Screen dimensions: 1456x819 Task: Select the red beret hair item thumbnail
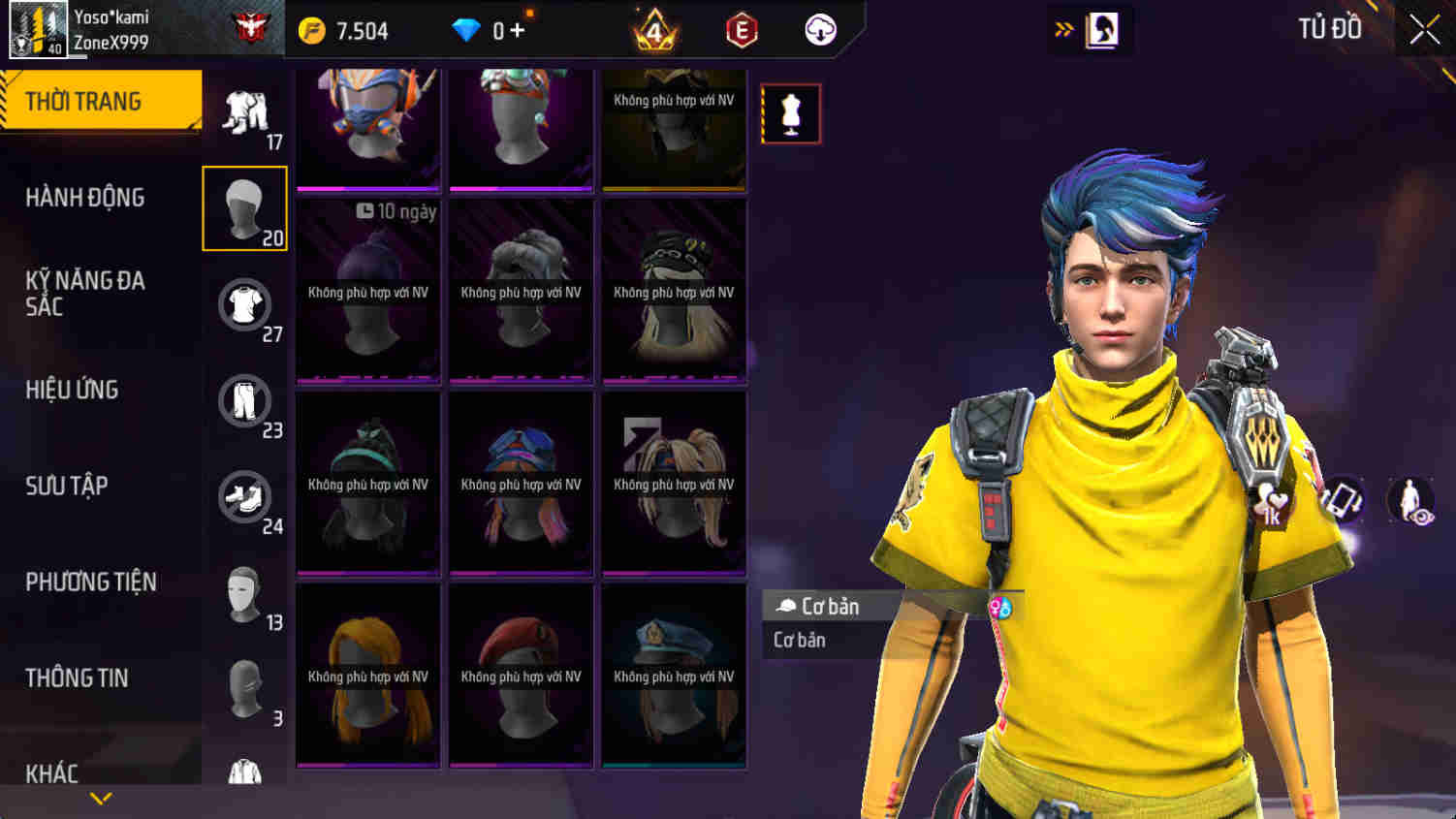coord(521,674)
